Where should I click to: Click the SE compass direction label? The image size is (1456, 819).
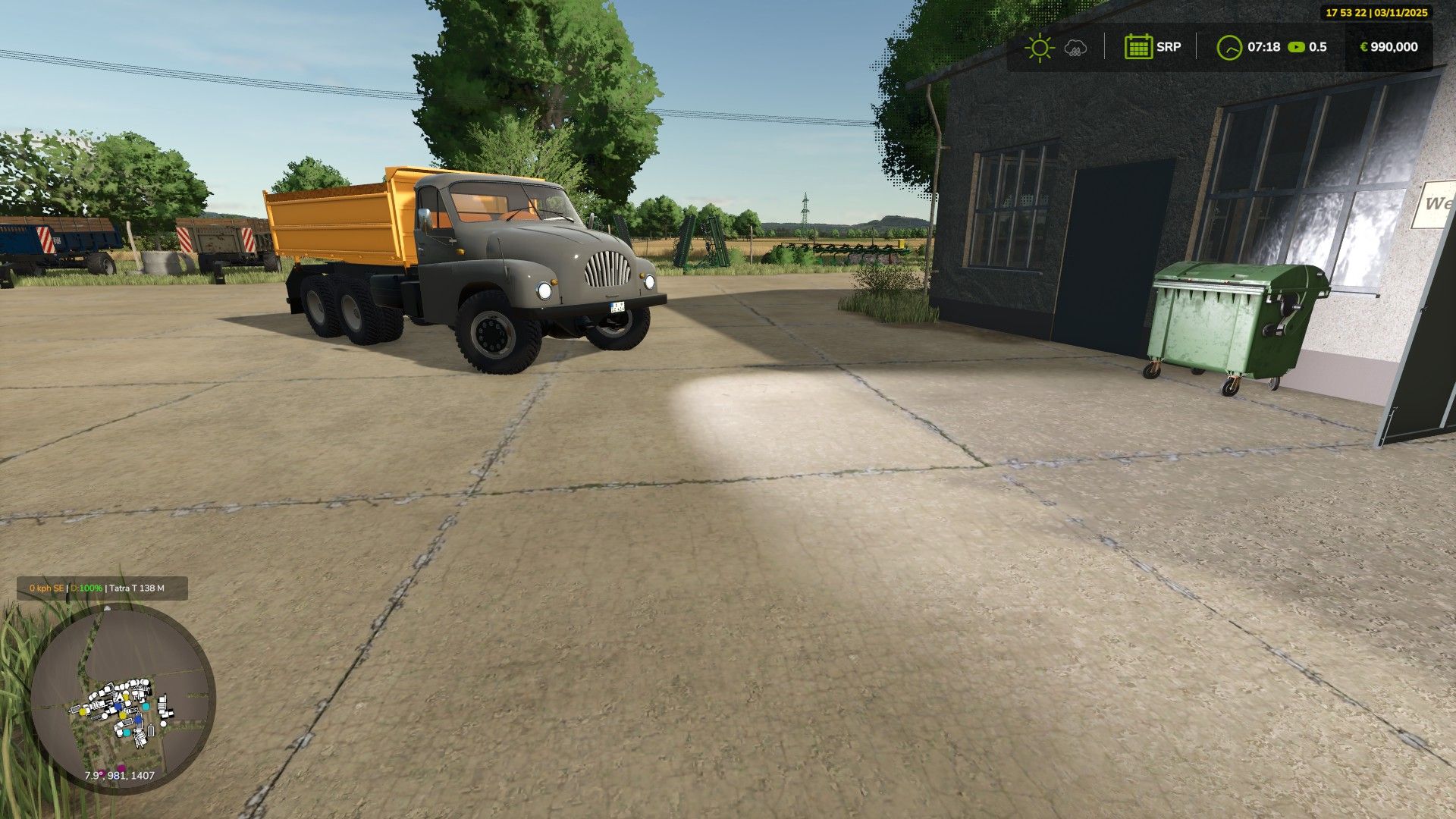58,588
